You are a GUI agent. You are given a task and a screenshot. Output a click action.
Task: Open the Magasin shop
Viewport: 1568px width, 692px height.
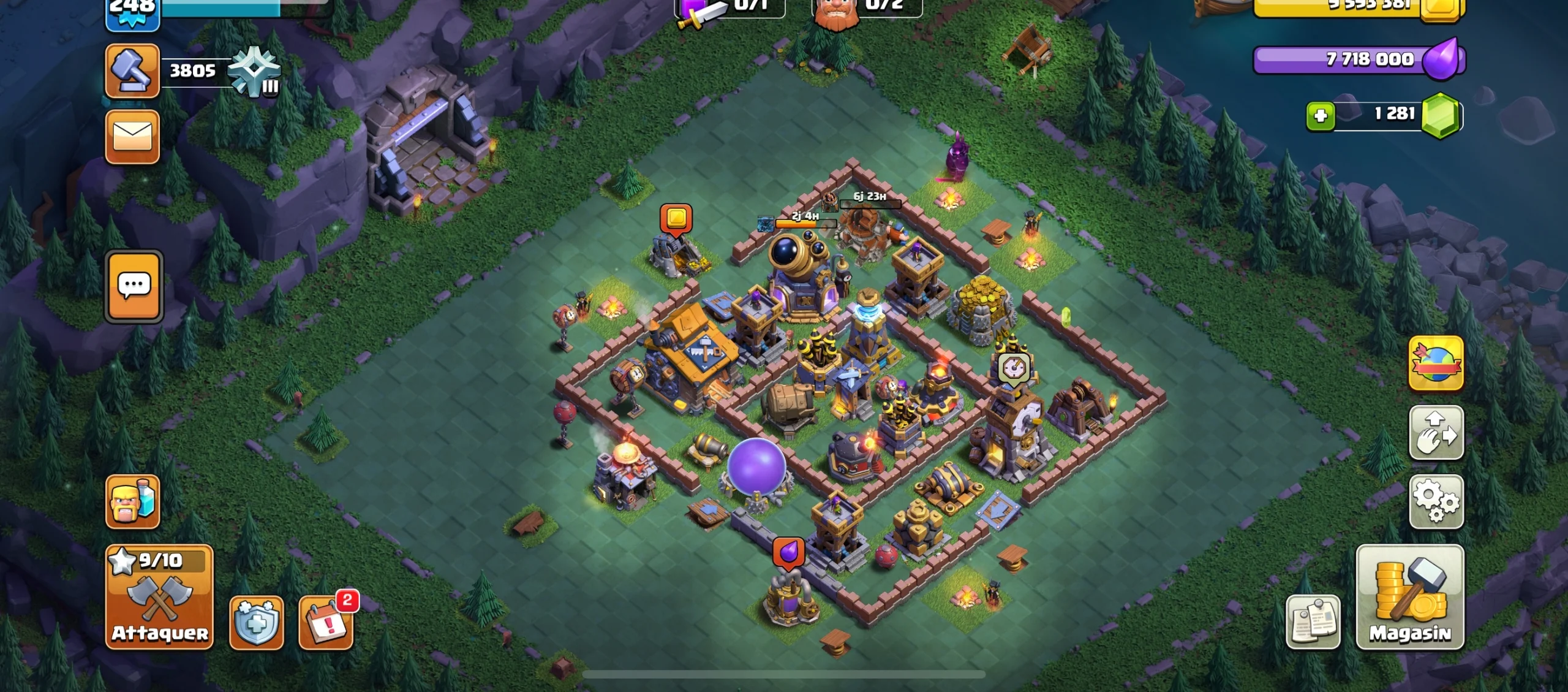coord(1410,596)
